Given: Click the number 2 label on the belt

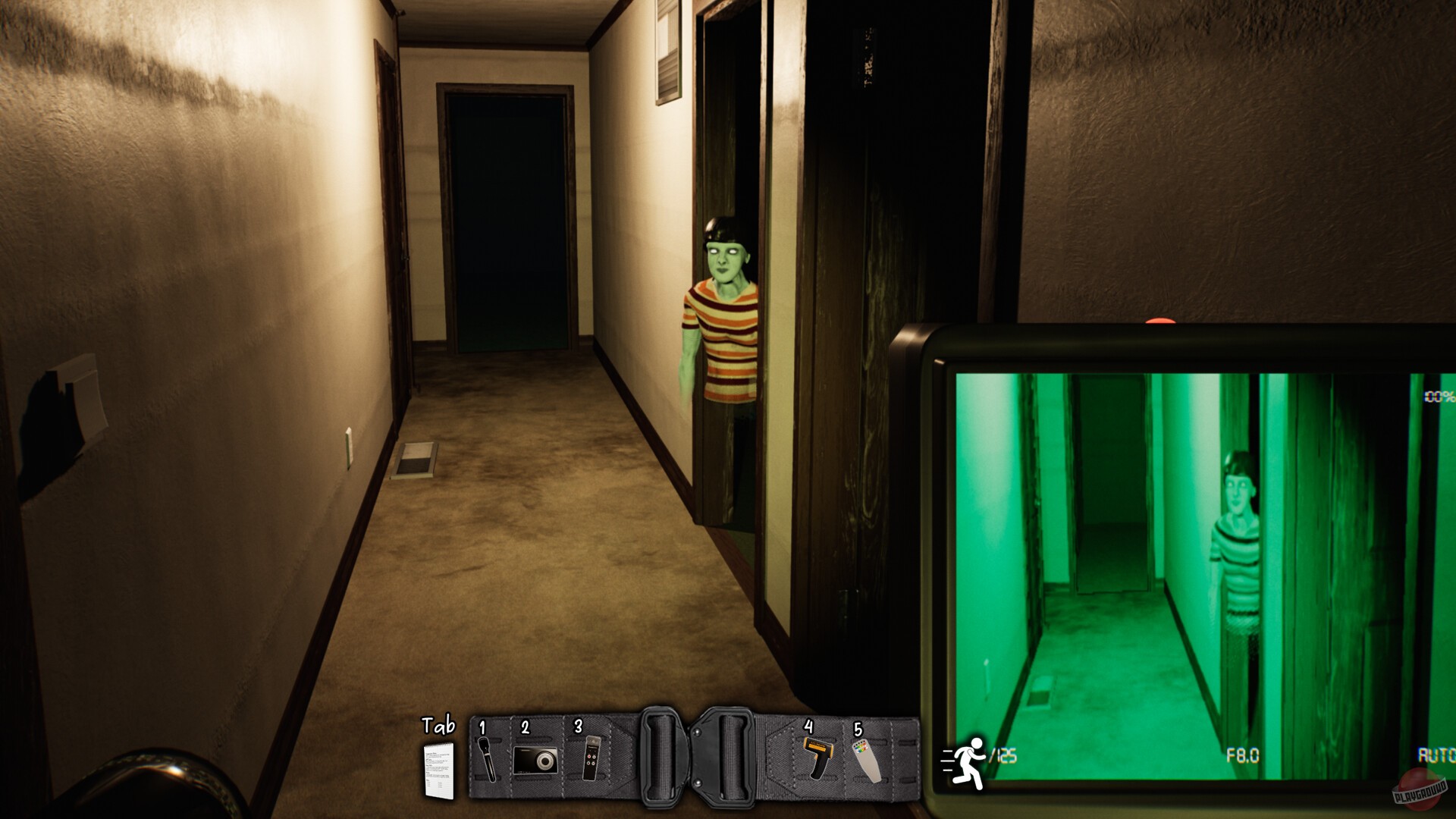Looking at the screenshot, I should (x=525, y=726).
